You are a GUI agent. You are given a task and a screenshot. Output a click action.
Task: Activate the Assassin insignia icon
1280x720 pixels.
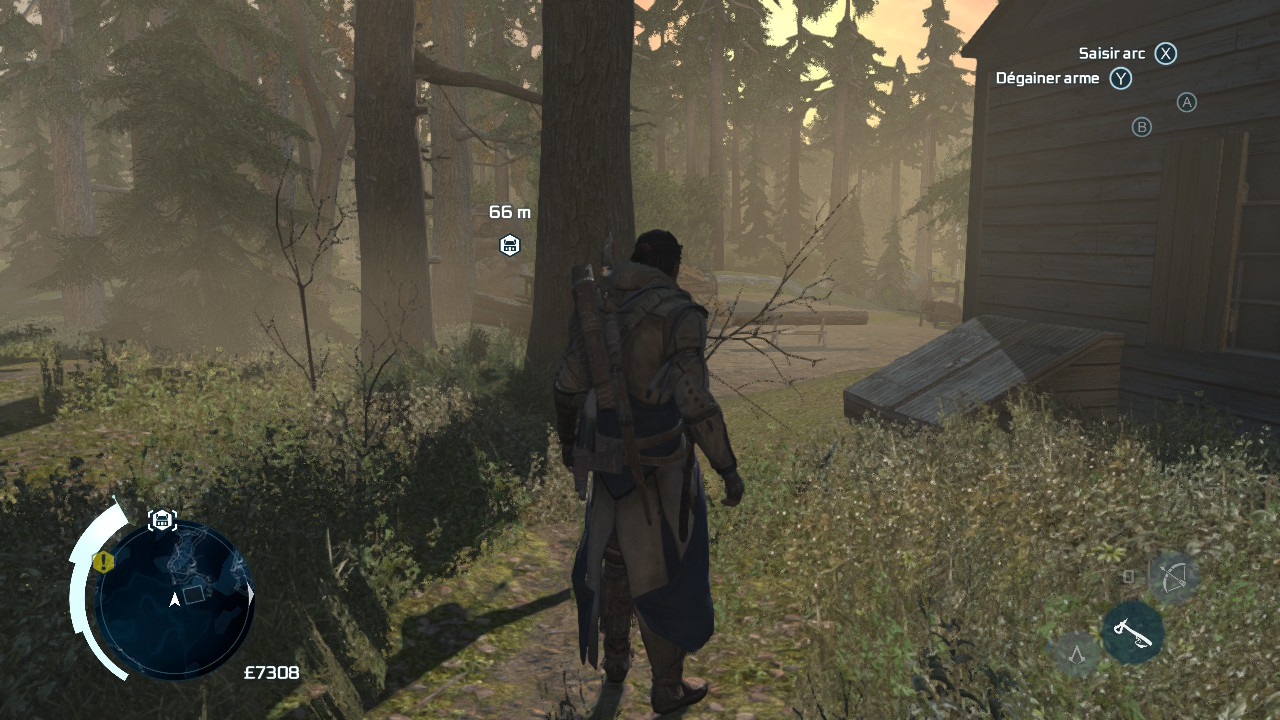1077,655
